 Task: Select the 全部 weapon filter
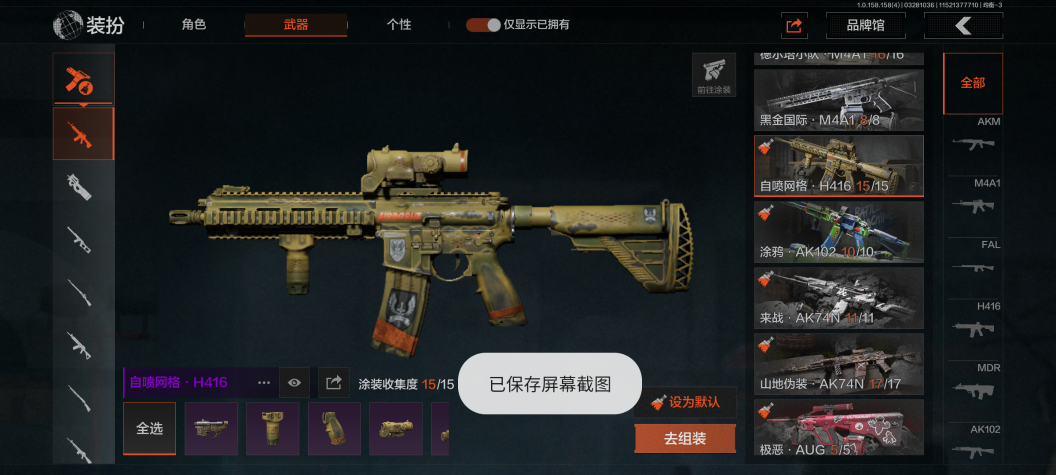point(972,83)
